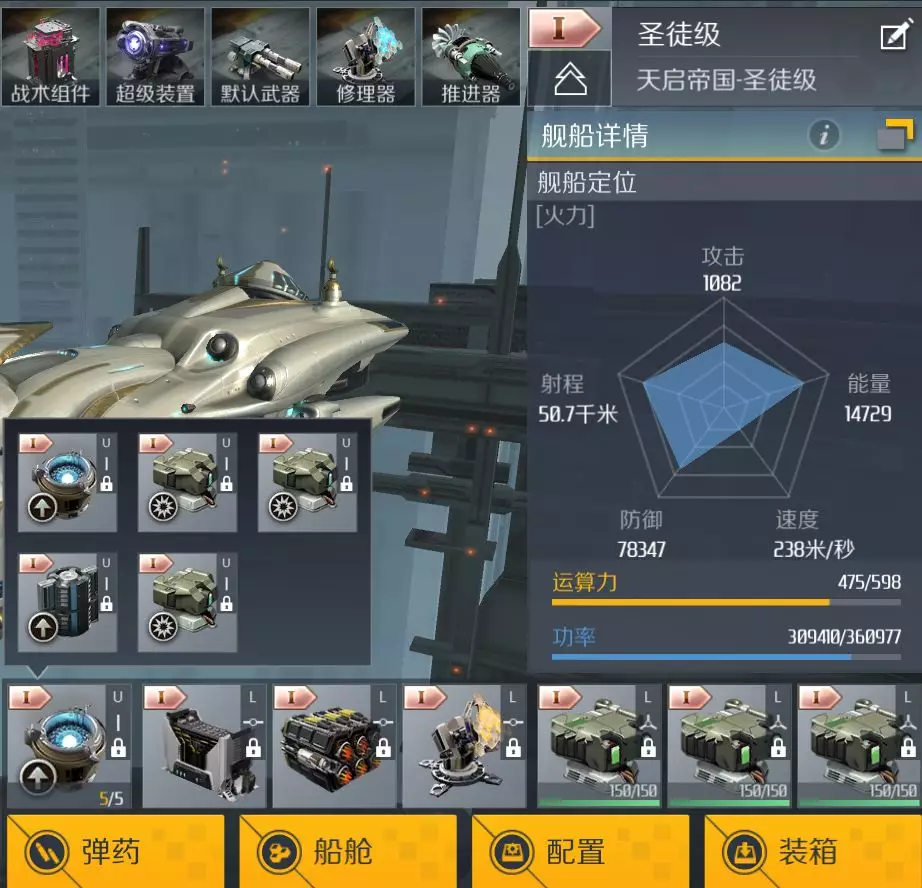Open the 战术组件 category
This screenshot has height=888, width=922.
click(x=51, y=56)
